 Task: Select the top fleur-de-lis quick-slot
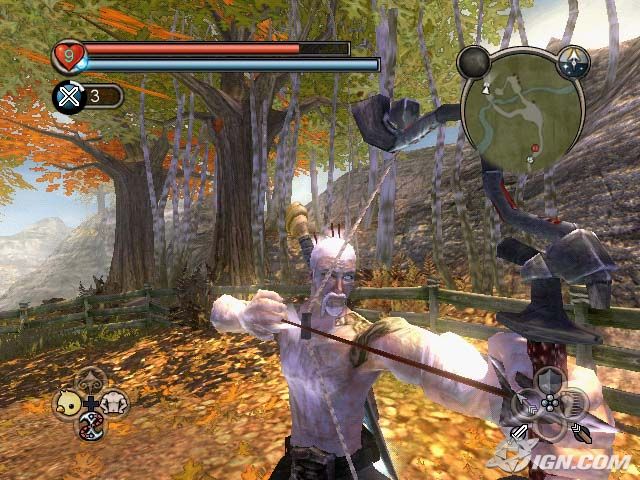click(91, 381)
